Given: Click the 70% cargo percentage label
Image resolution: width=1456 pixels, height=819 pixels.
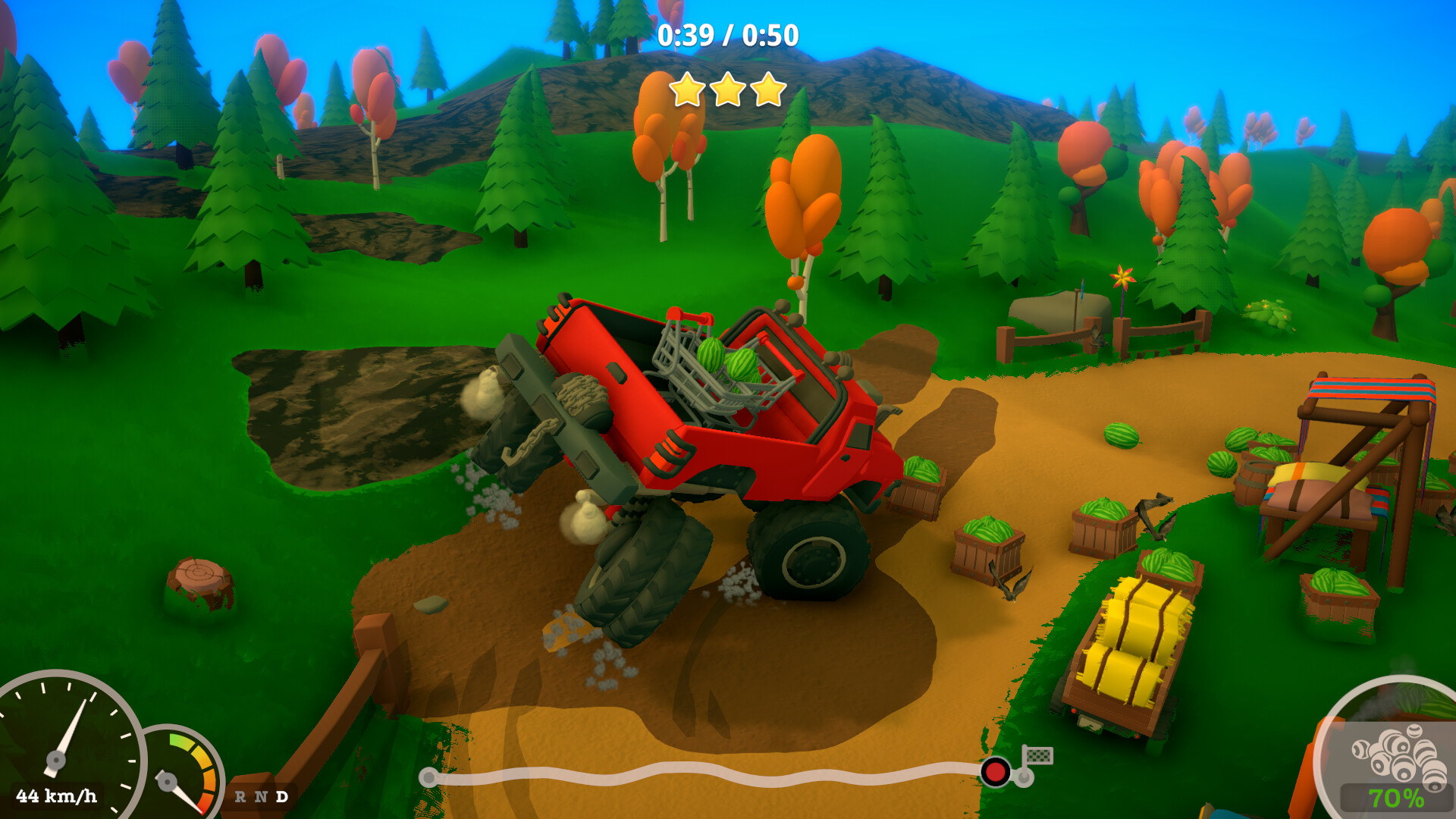Looking at the screenshot, I should coord(1398,797).
